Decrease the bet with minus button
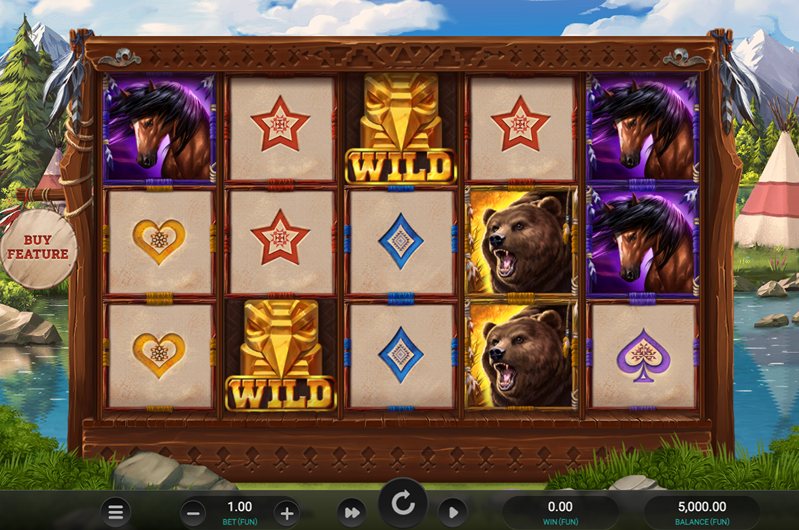 195,512
